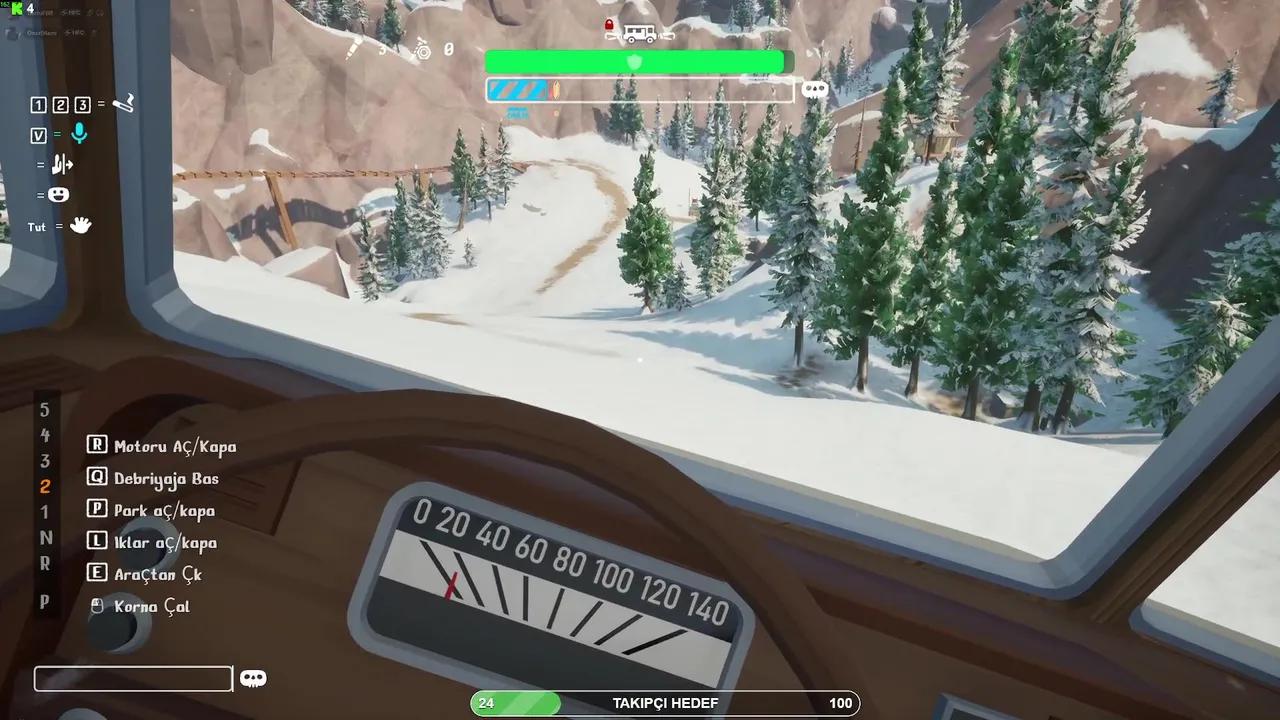Click the microphone icon beside the V key
Screen dimensions: 1280x720
[x=78, y=135]
